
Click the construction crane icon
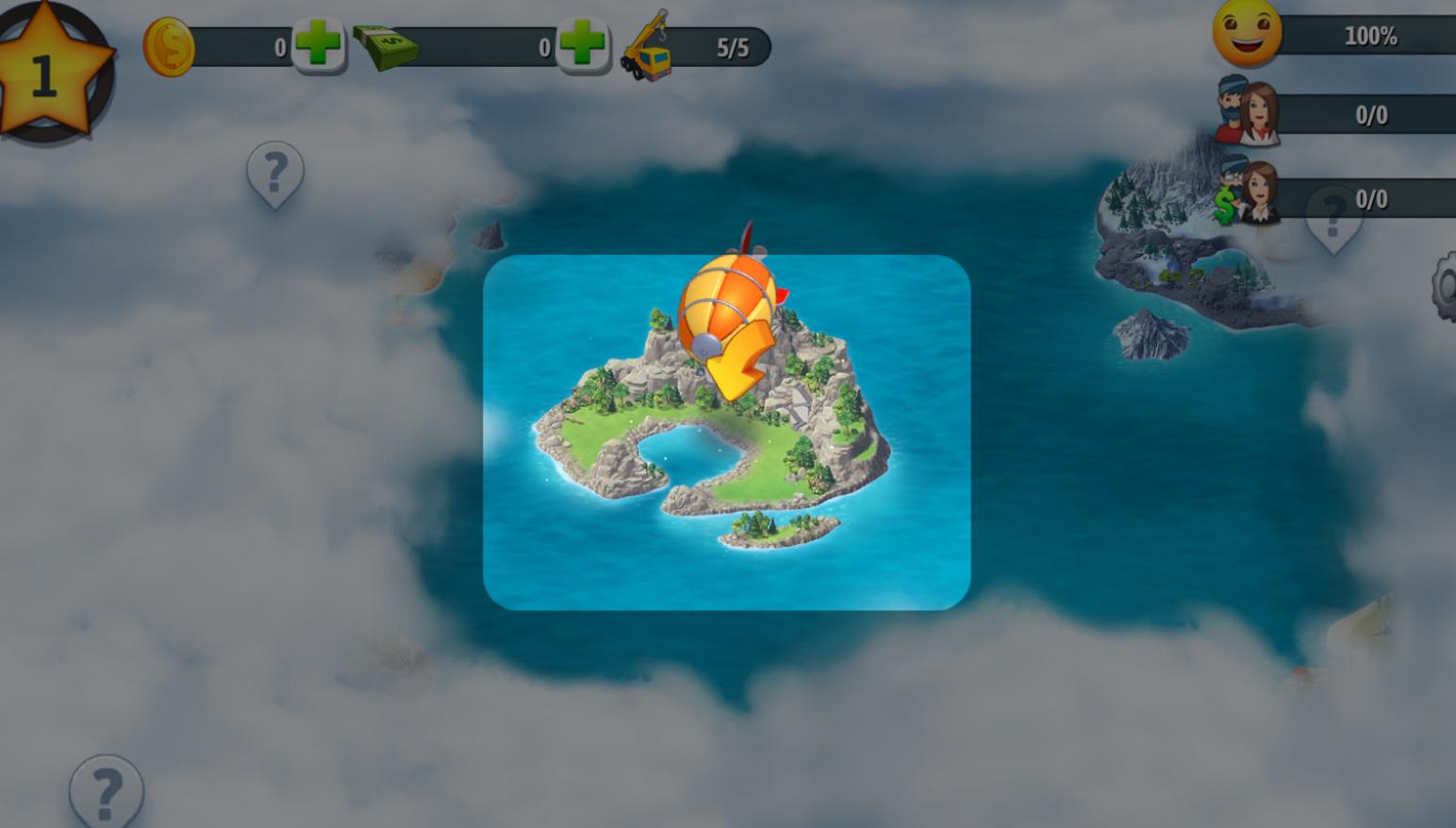[x=646, y=47]
